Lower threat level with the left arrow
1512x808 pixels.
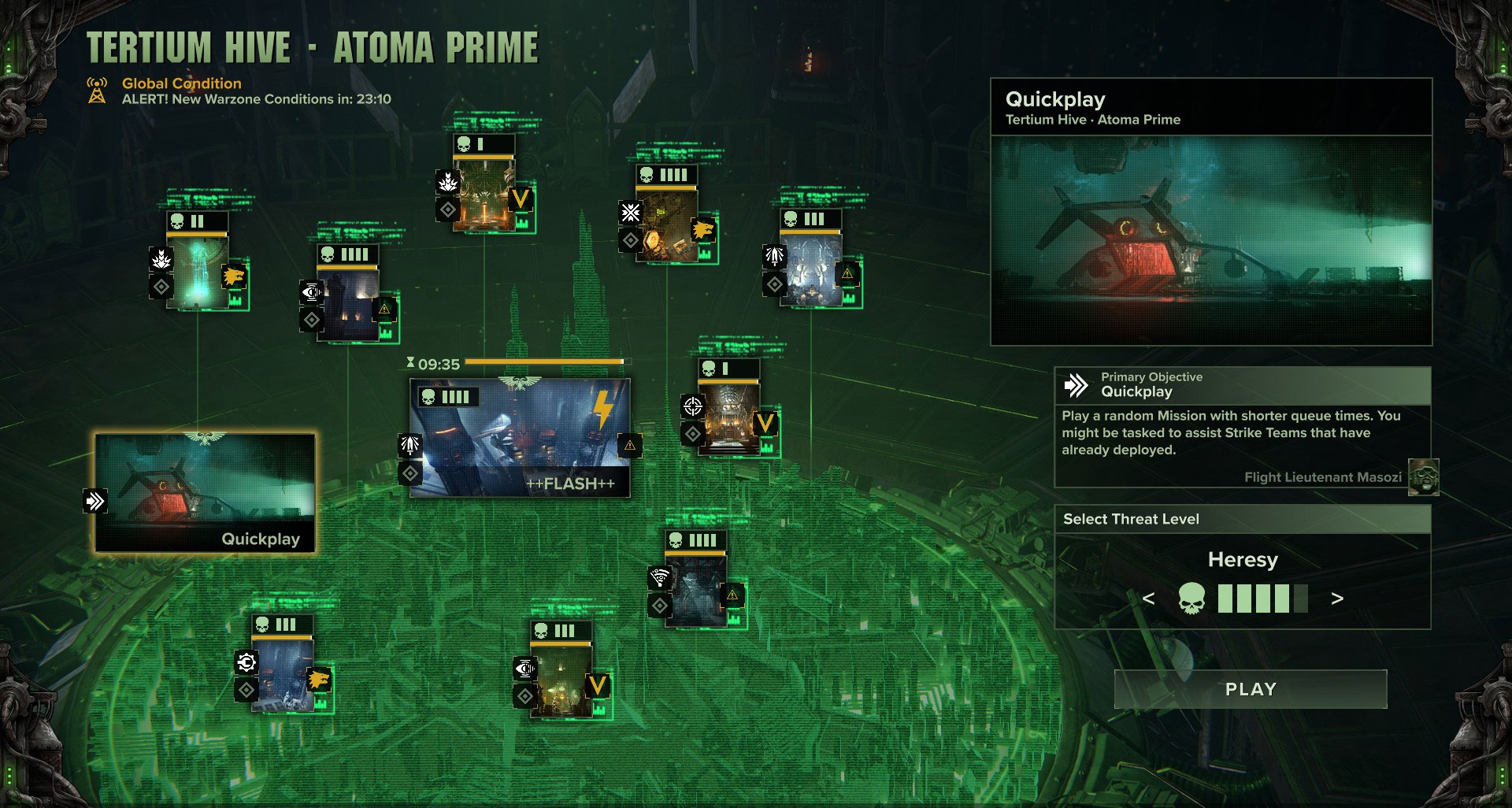point(1149,600)
